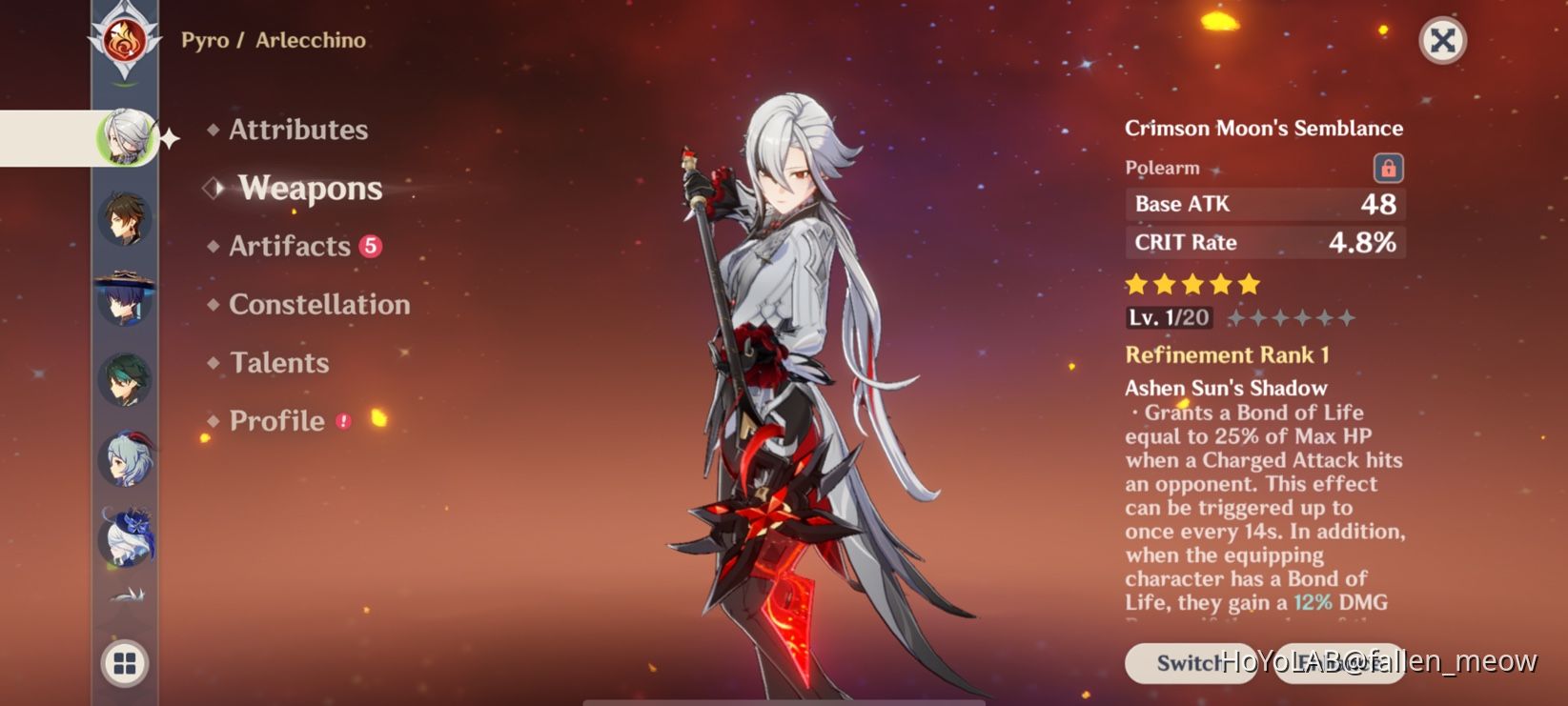
Task: Toggle the lock on Crimson Moon's Semblance
Action: (1390, 167)
